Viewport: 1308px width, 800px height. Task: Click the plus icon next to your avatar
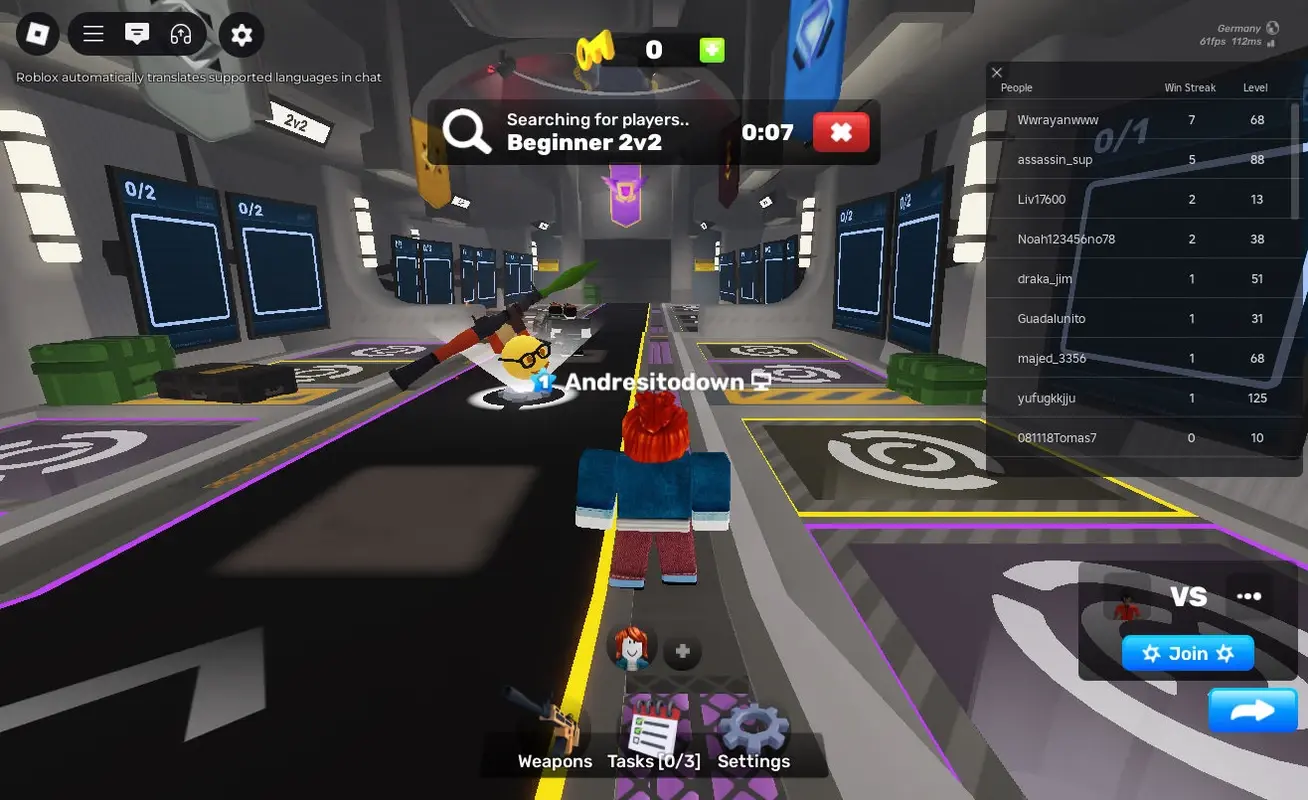click(x=681, y=650)
